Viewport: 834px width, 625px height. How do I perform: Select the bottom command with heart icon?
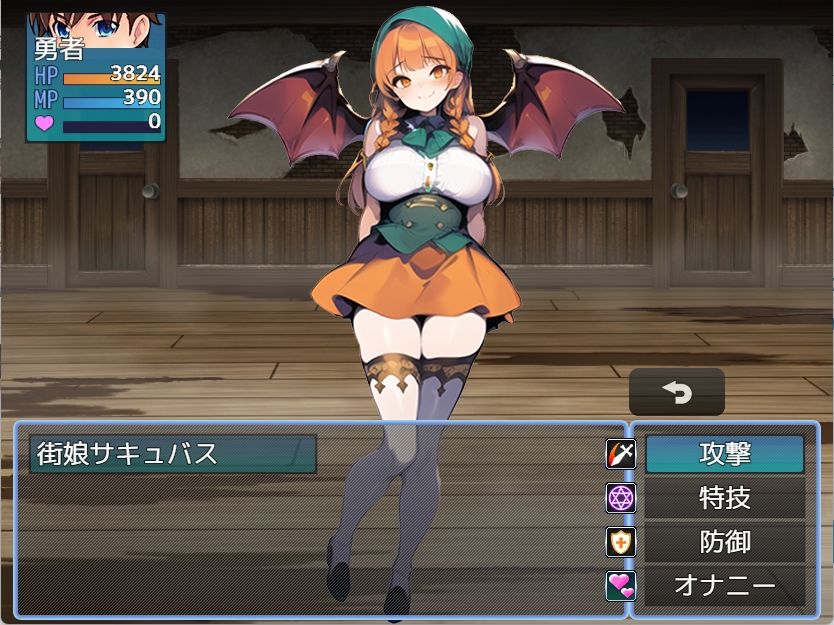click(724, 586)
